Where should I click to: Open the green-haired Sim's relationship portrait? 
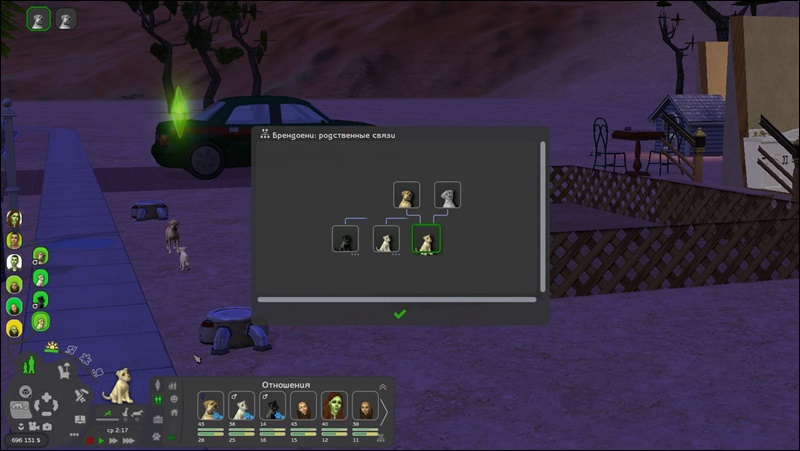(334, 407)
